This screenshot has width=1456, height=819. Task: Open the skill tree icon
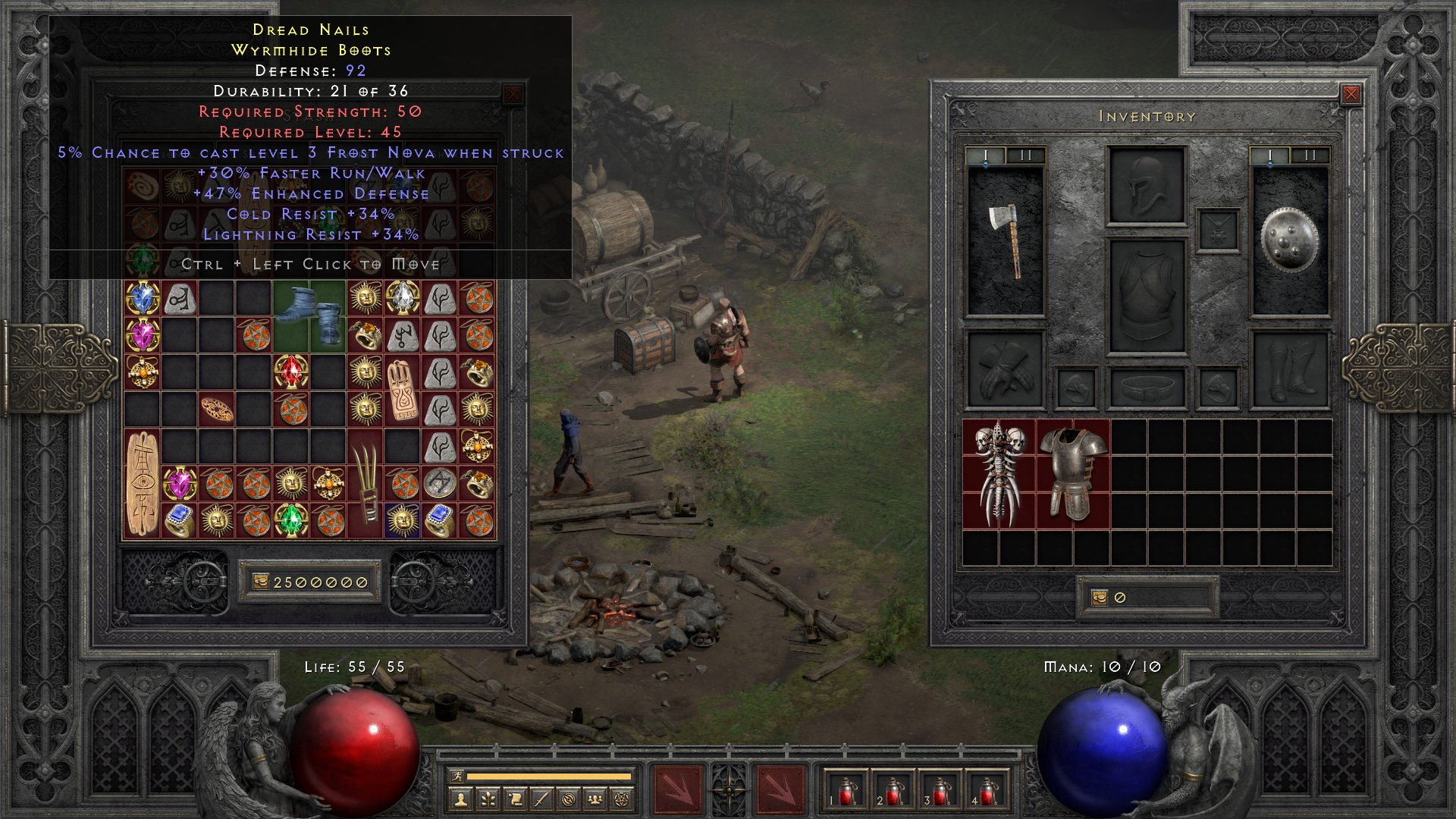[488, 801]
